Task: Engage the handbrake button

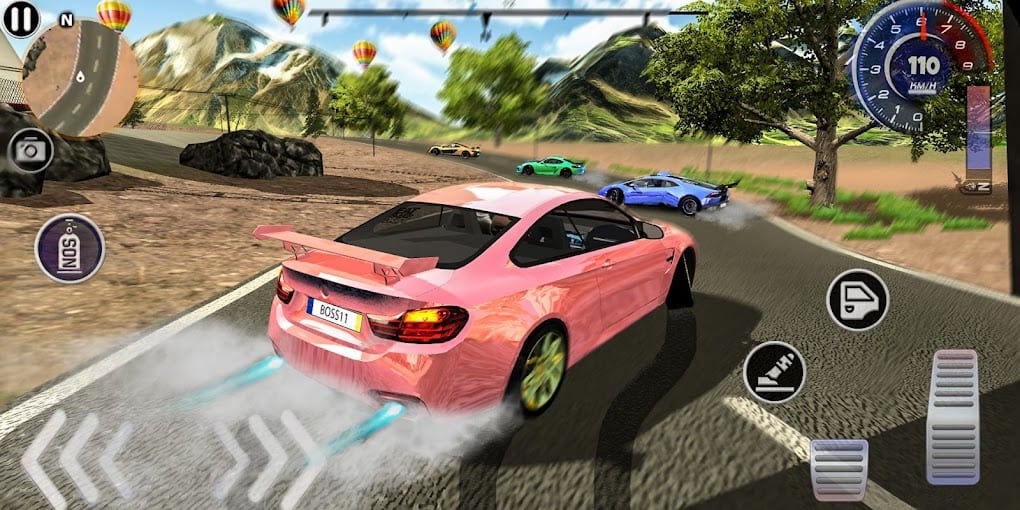Action: pyautogui.click(x=774, y=372)
